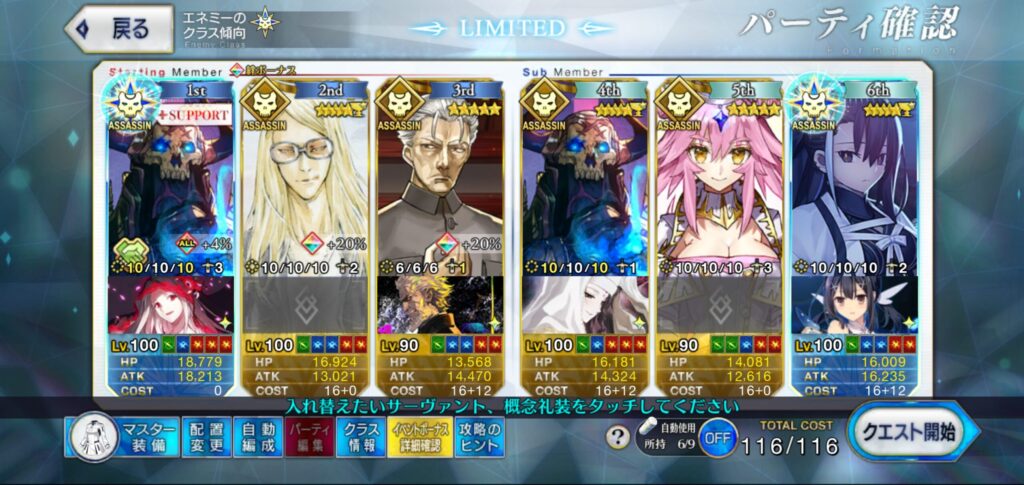Open the 配置変更 formation change
This screenshot has width=1024, height=485.
(207, 437)
